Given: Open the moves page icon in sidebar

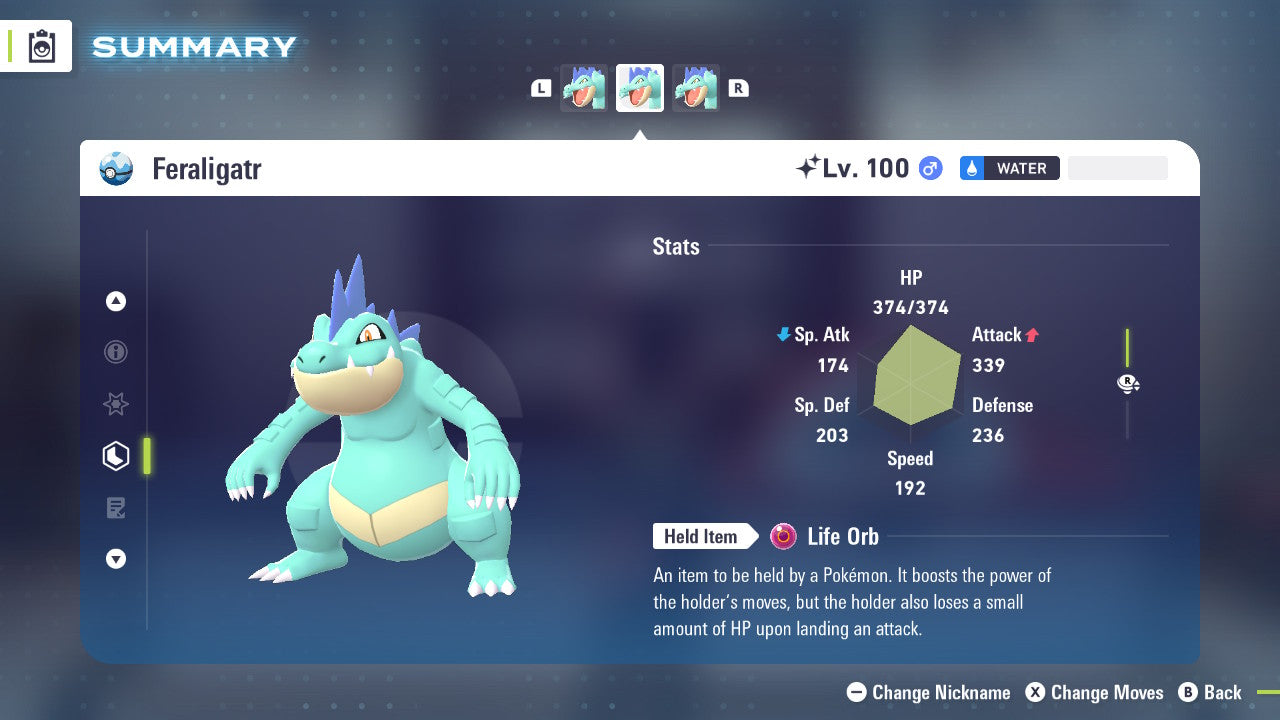Looking at the screenshot, I should point(115,508).
